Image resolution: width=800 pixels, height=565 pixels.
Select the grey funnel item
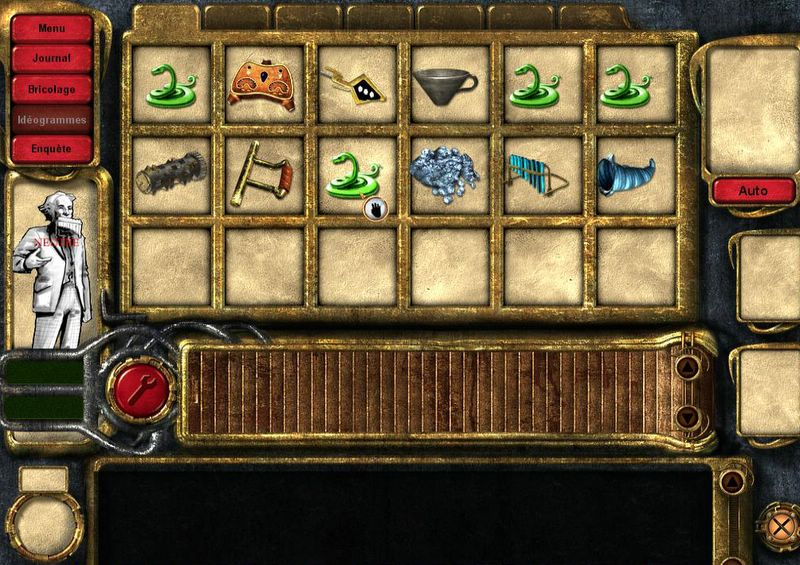[x=449, y=85]
